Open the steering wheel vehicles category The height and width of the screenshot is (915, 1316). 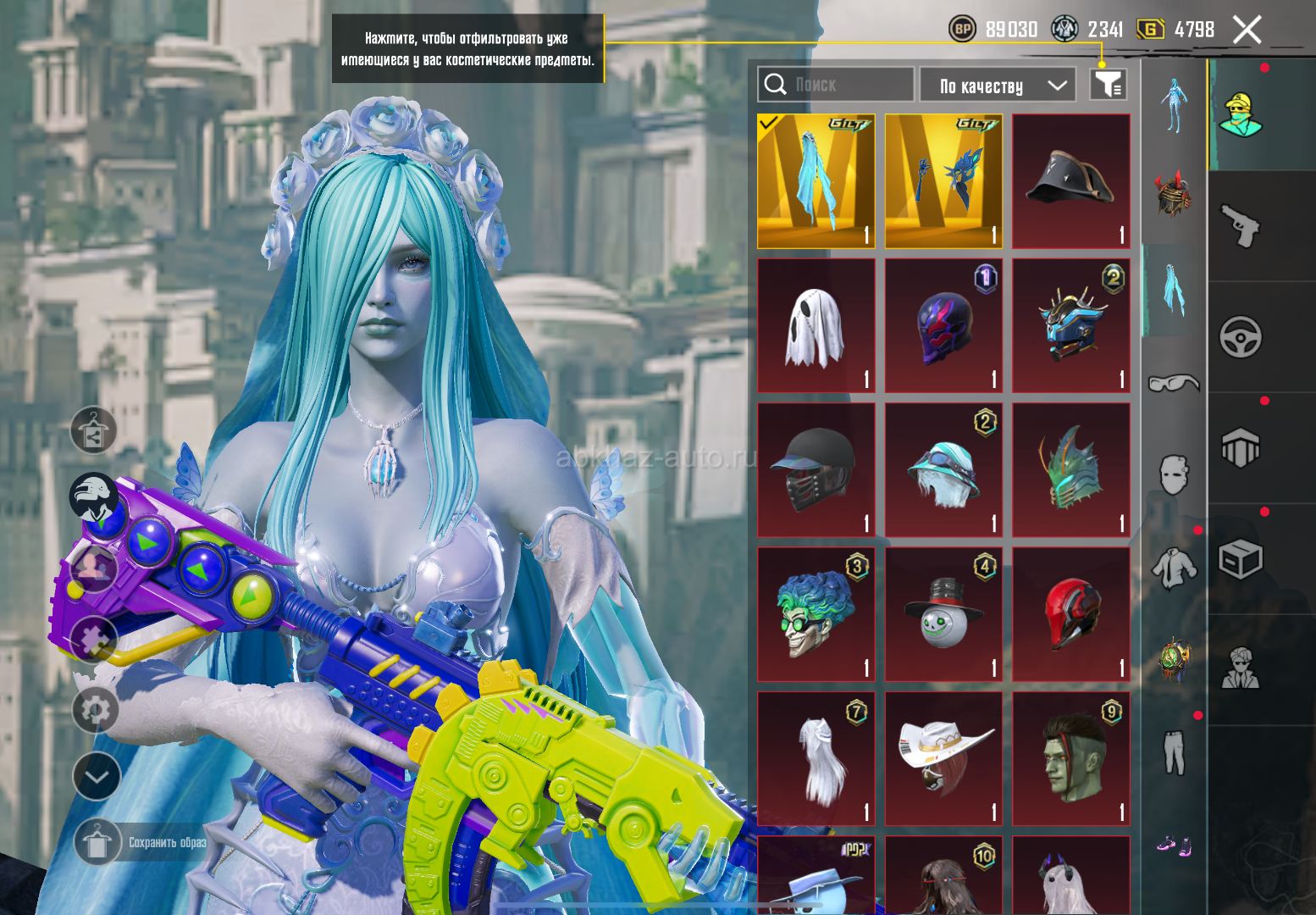click(1241, 337)
